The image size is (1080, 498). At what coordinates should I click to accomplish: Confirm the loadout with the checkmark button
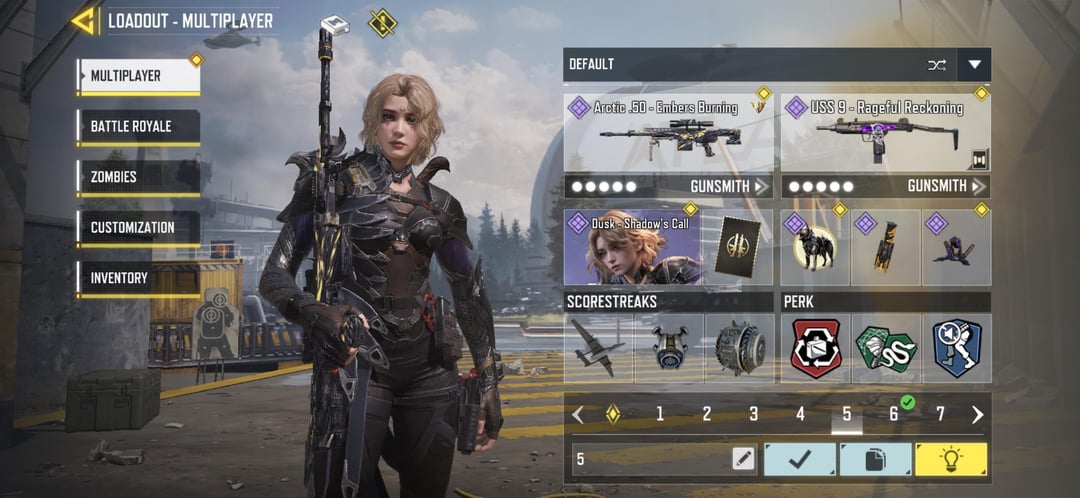point(800,459)
